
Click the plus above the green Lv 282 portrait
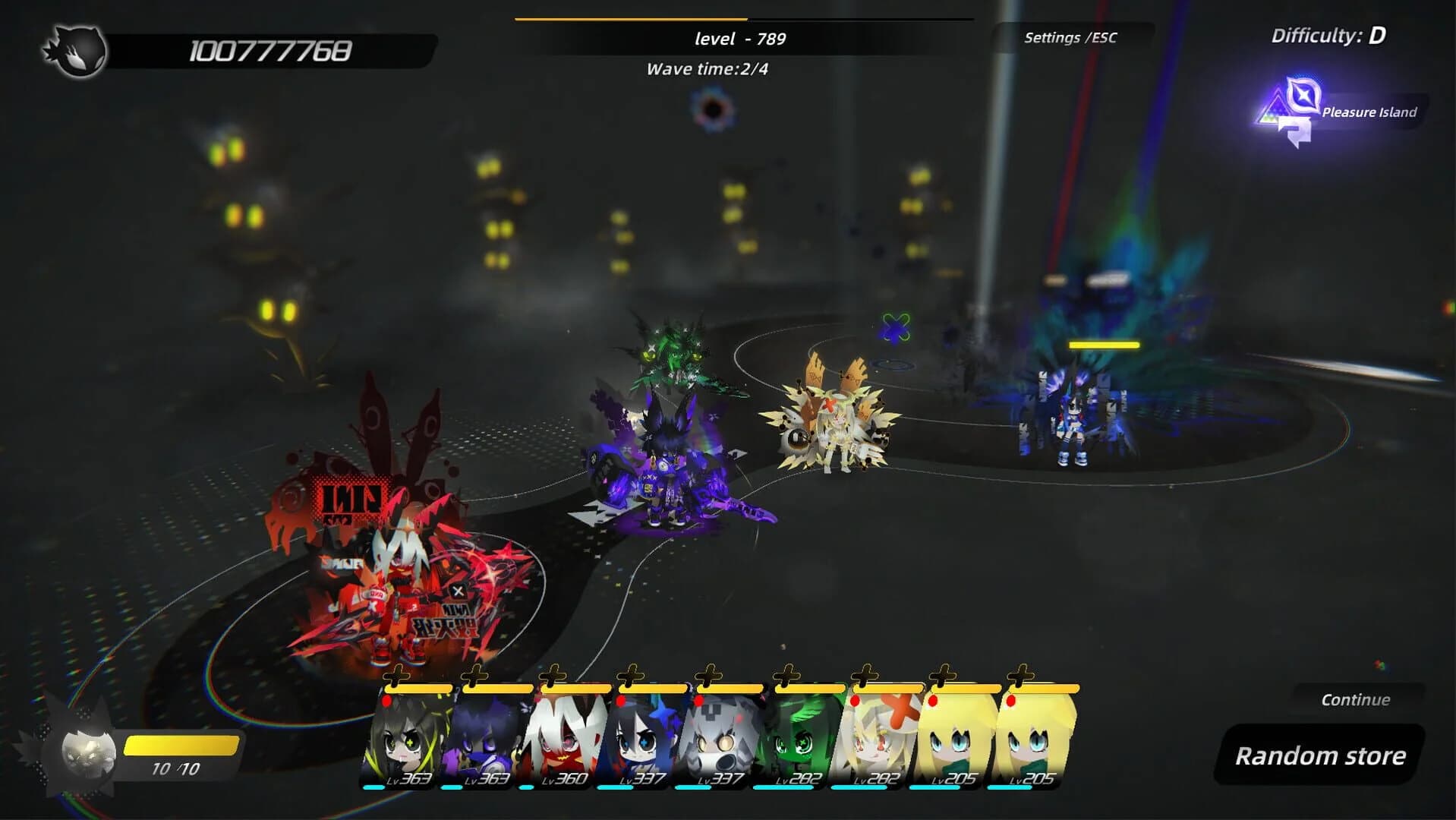pos(788,675)
